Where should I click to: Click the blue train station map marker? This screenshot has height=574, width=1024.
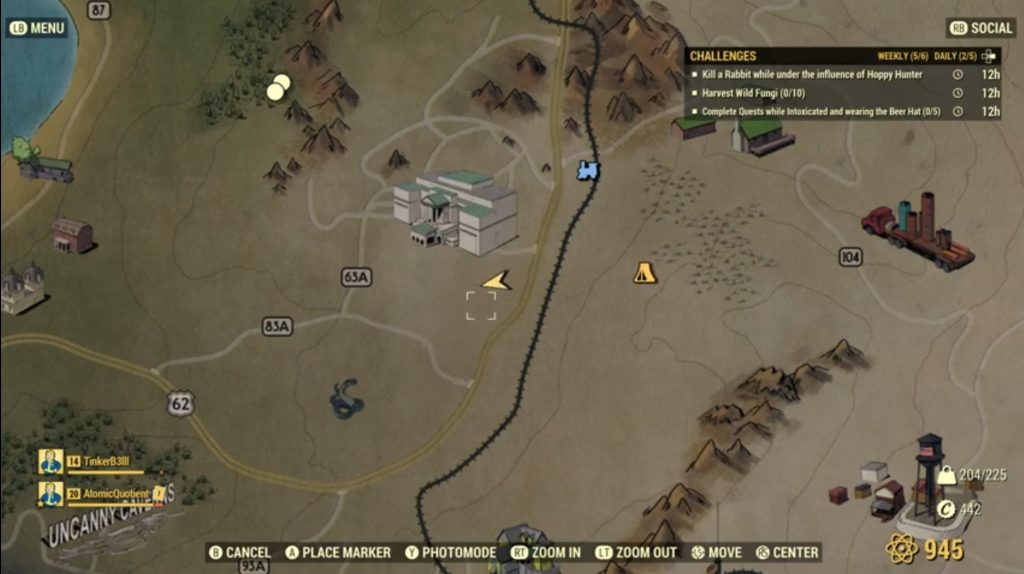(588, 171)
